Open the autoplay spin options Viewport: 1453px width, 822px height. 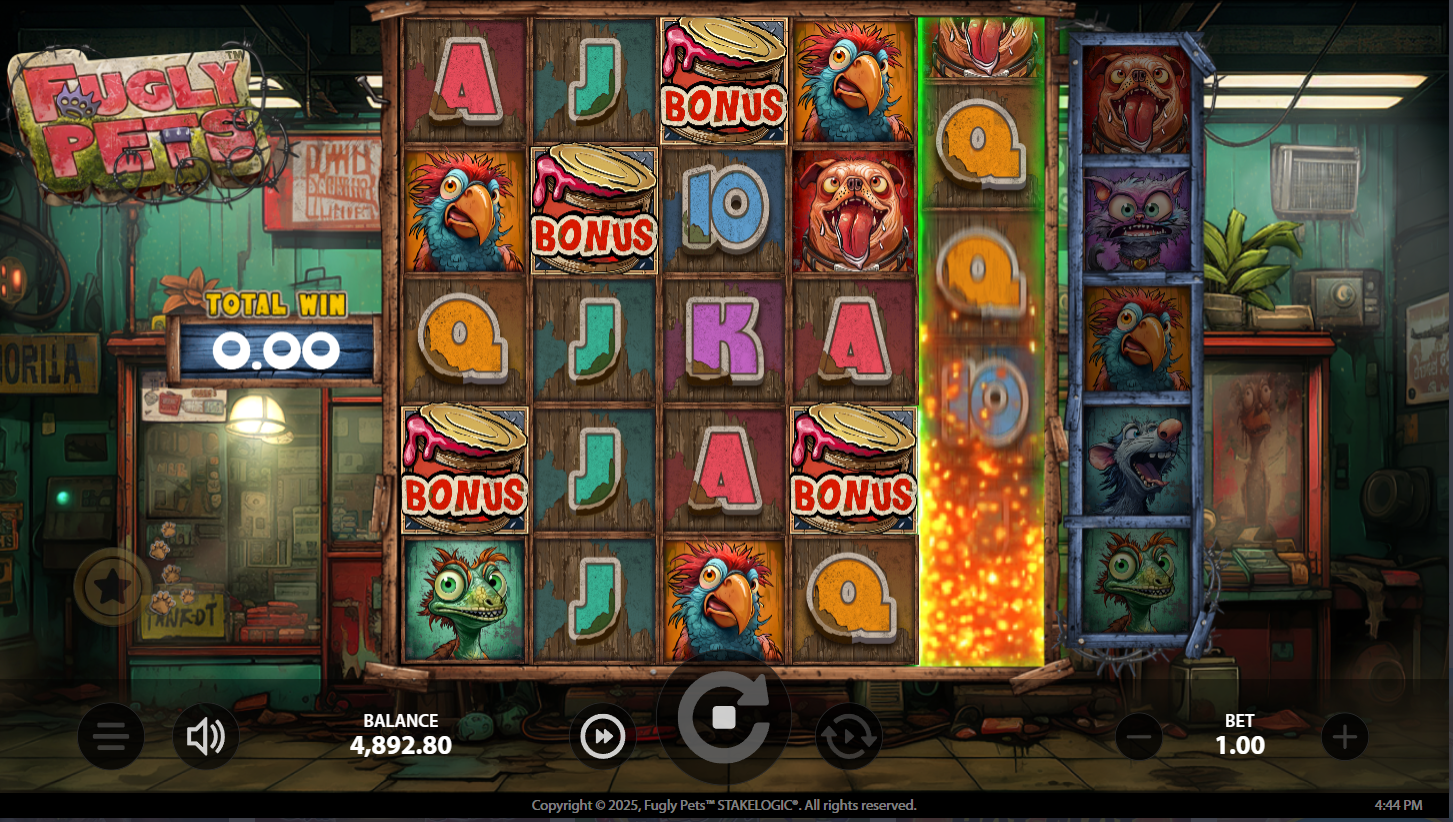point(848,737)
